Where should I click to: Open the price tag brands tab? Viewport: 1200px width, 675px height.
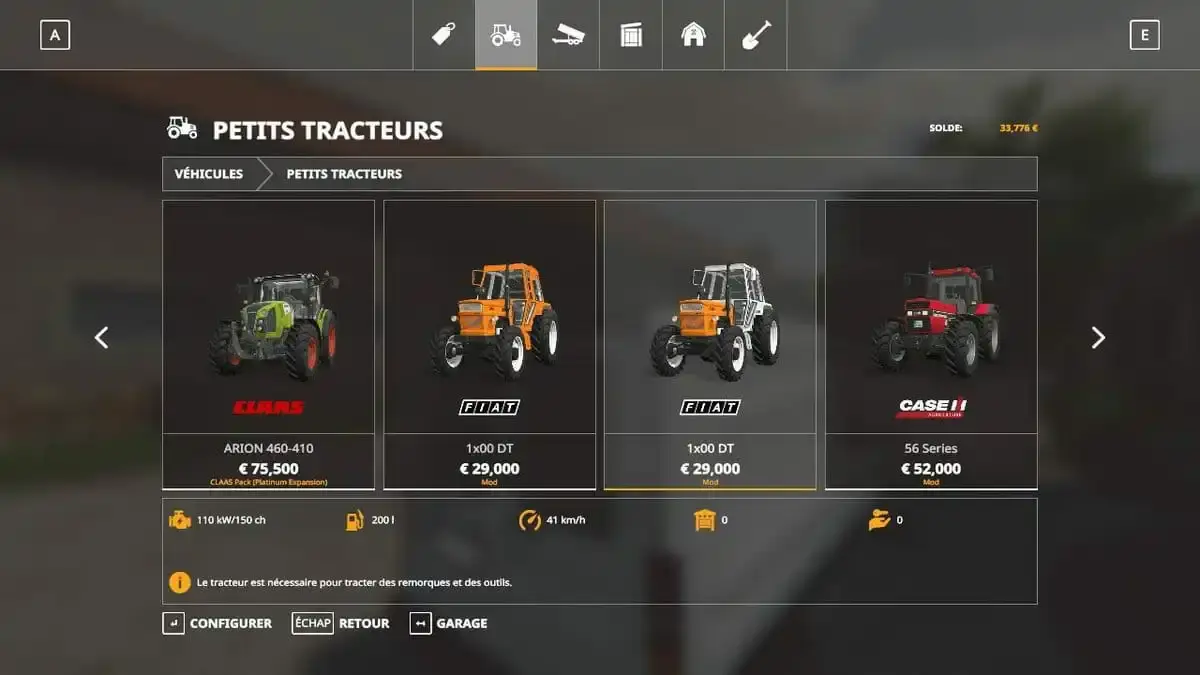(444, 35)
